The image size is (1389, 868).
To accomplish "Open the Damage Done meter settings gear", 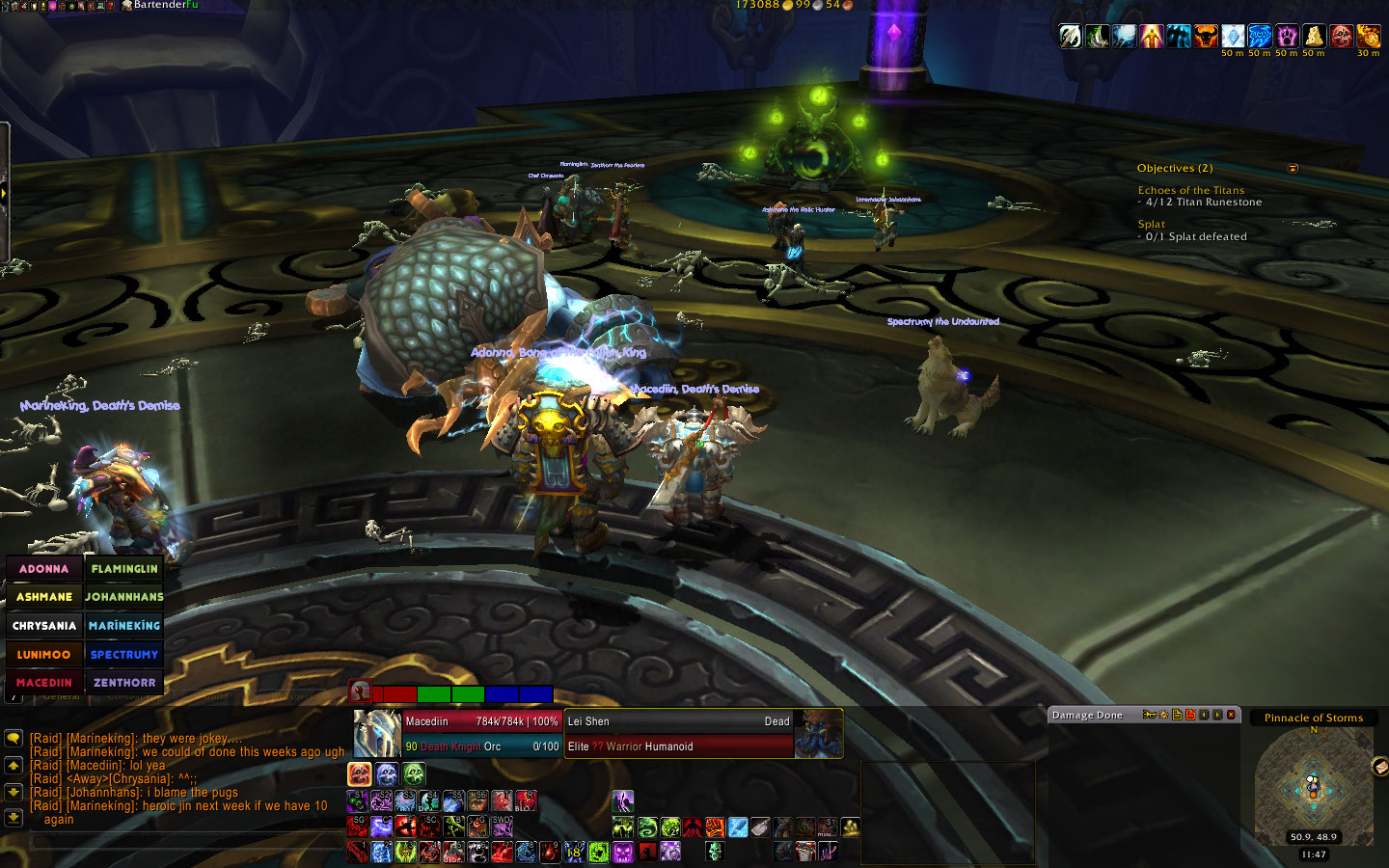I will [x=1163, y=715].
